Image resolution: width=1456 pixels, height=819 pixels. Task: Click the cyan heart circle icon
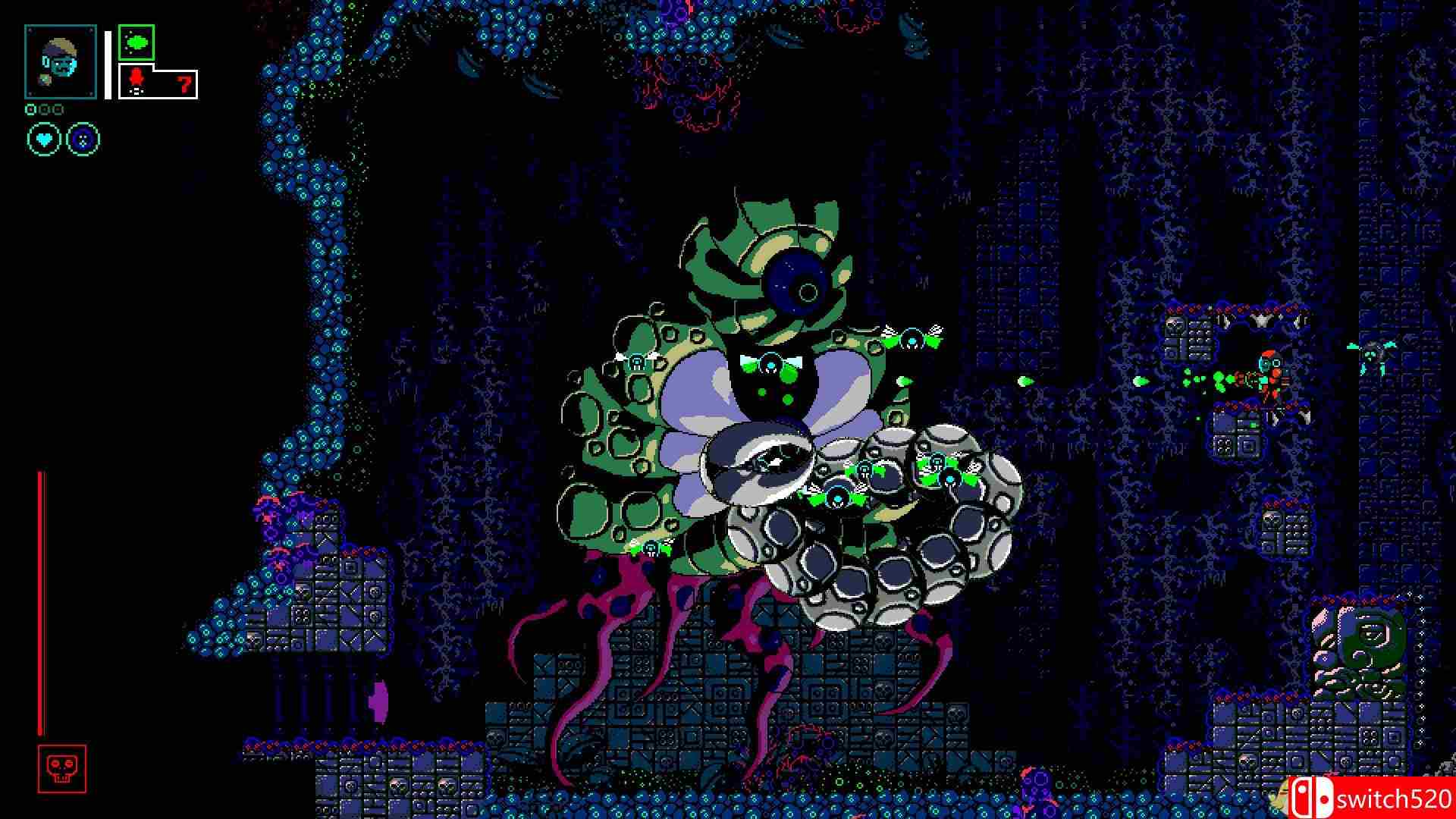44,139
